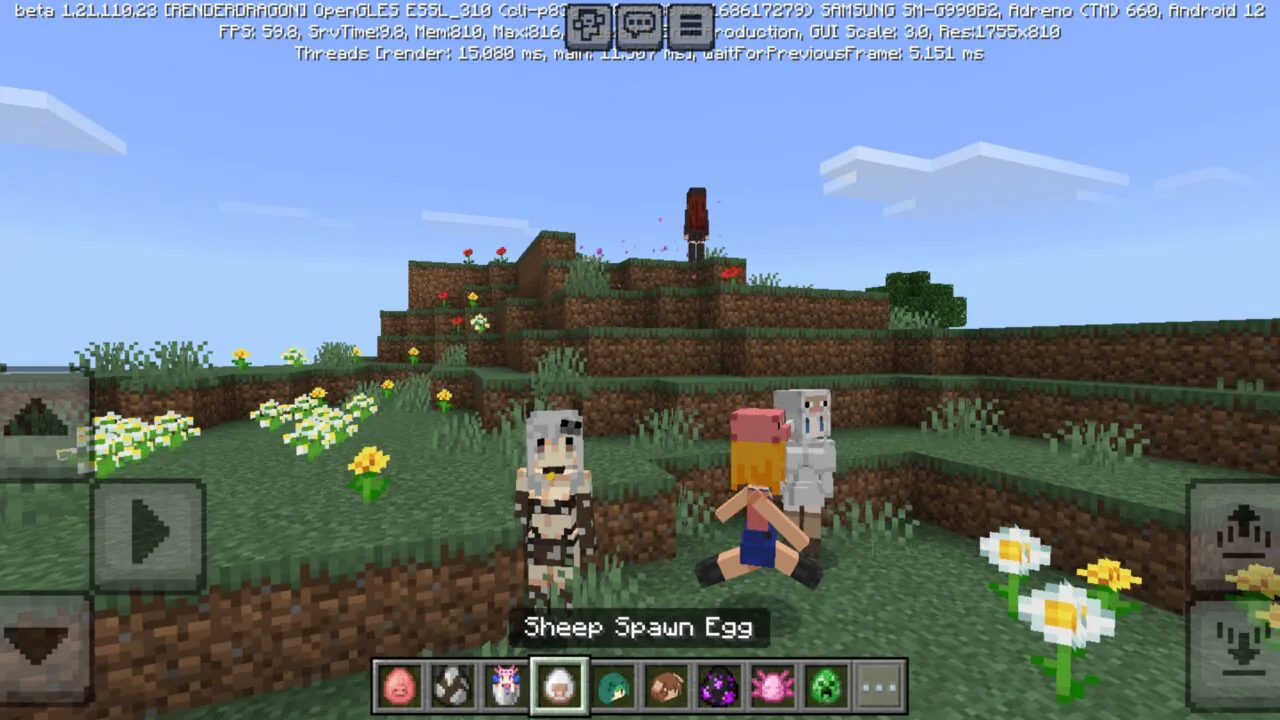This screenshot has width=1280, height=720.
Task: Select the Pig Spawn Egg in the hotbar
Action: pos(399,684)
